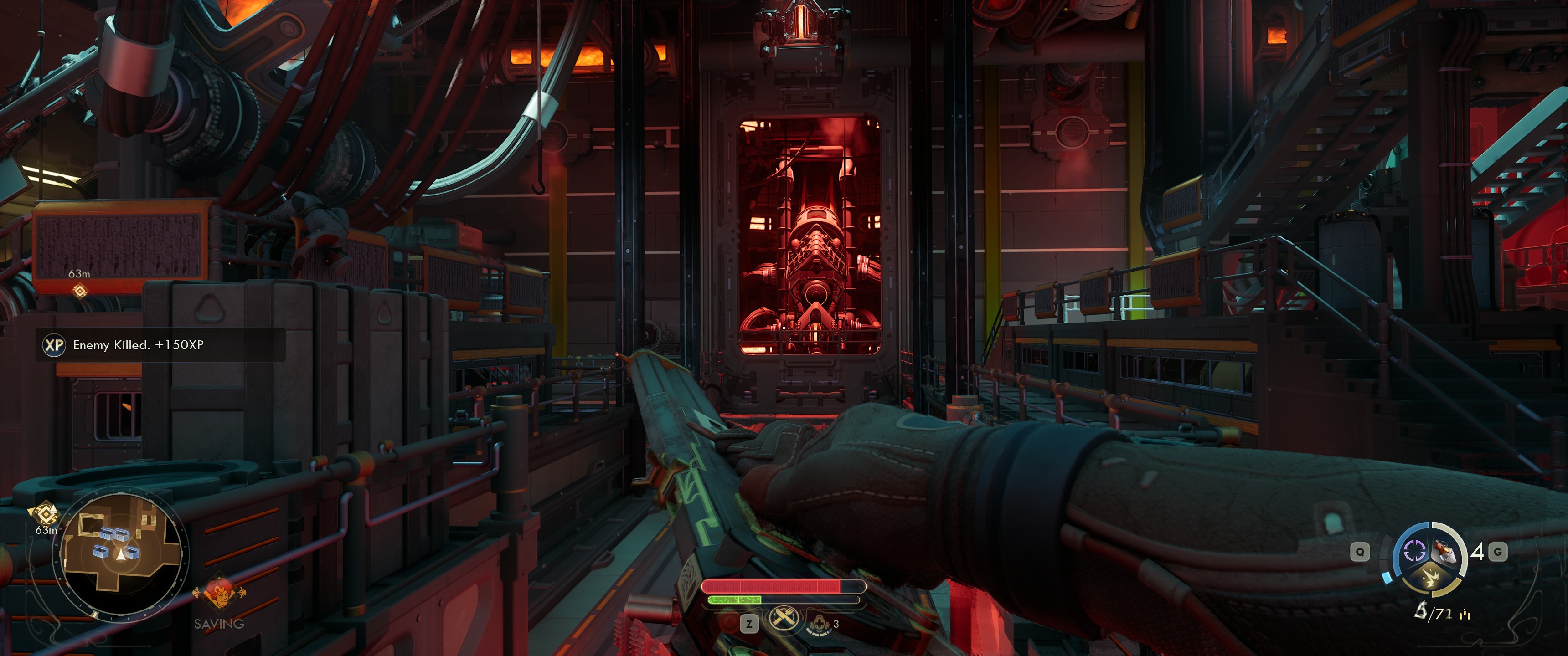Select the purple crosshair gadget icon
Image resolution: width=1568 pixels, height=656 pixels.
tap(1414, 551)
